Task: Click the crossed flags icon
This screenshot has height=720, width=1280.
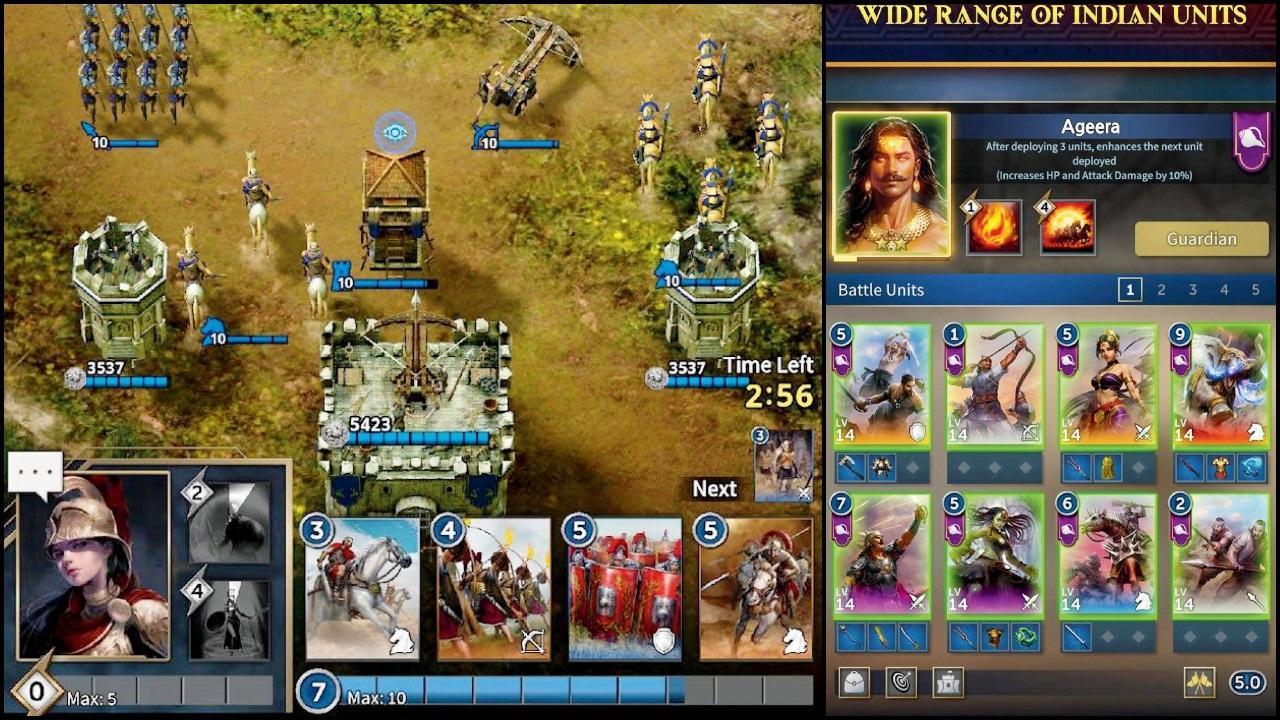Action: [1199, 683]
